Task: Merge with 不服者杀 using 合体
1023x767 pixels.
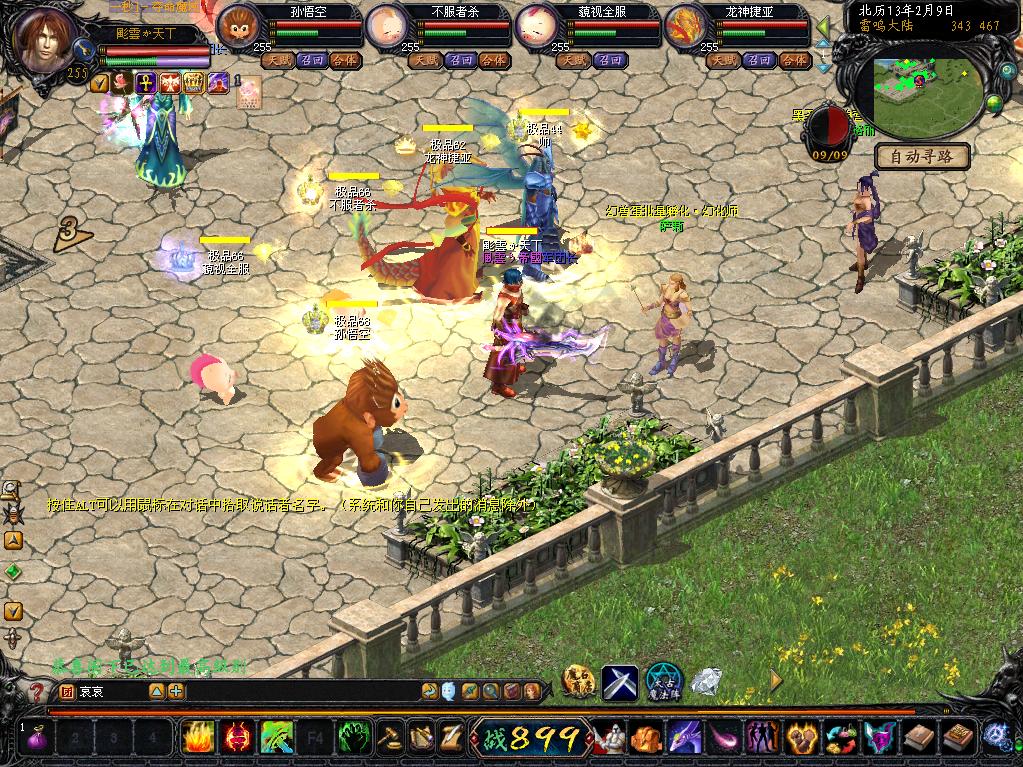Action: coord(493,60)
